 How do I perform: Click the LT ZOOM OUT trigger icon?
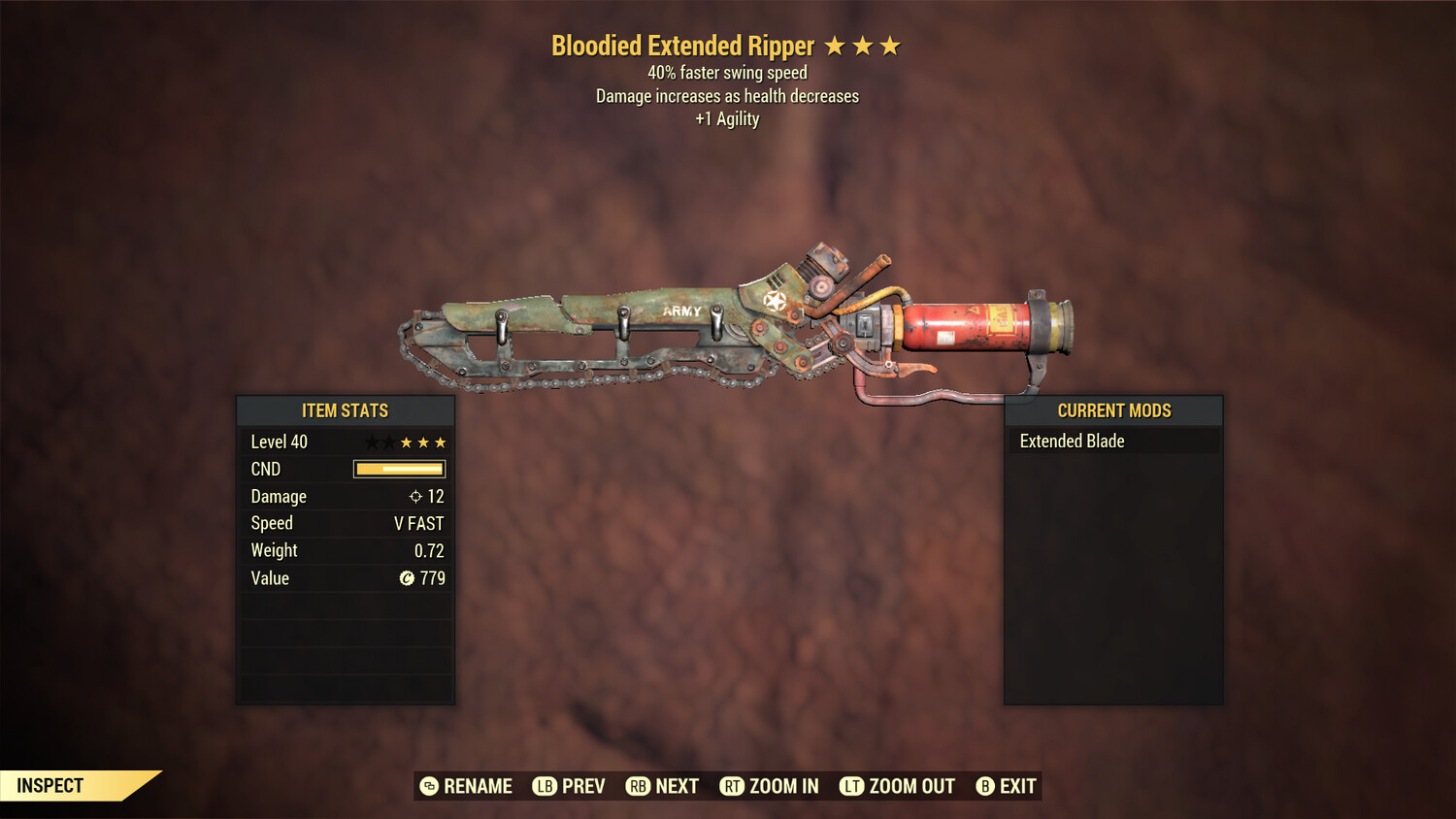click(x=851, y=786)
